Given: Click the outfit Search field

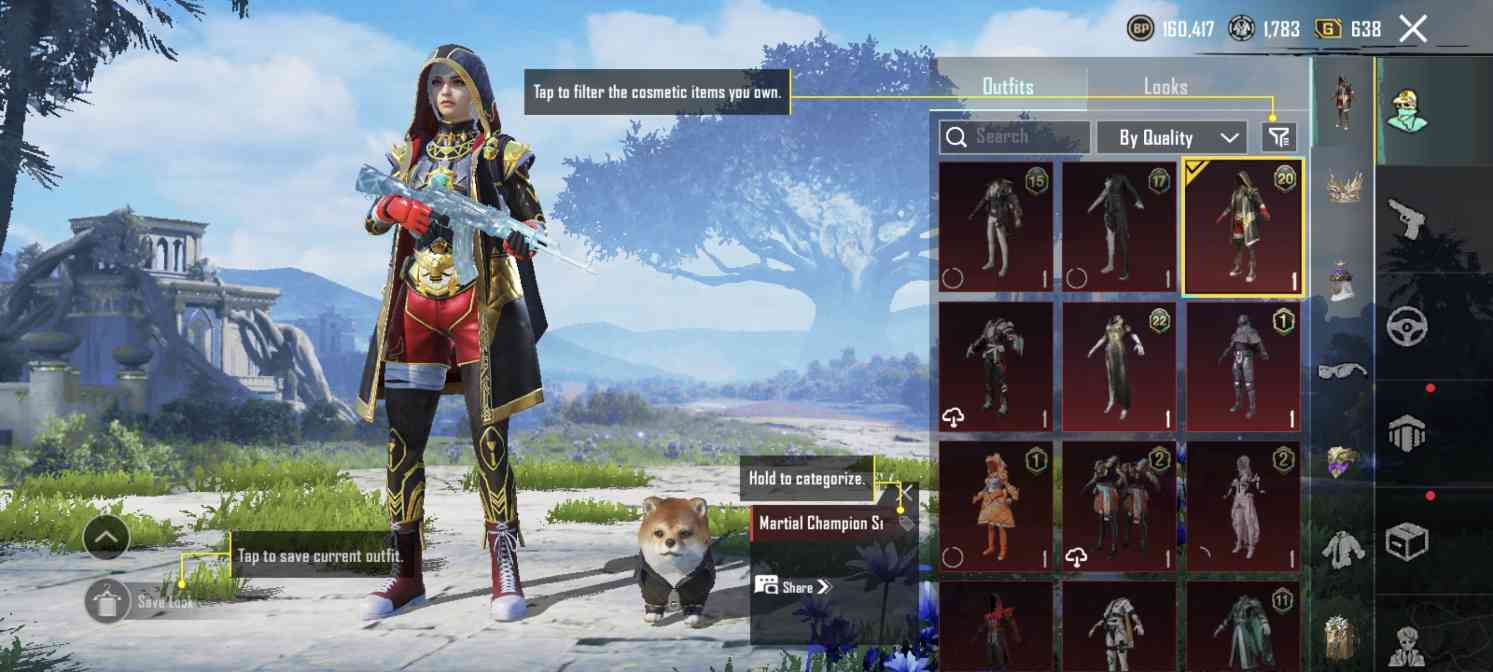Looking at the screenshot, I should [1015, 137].
